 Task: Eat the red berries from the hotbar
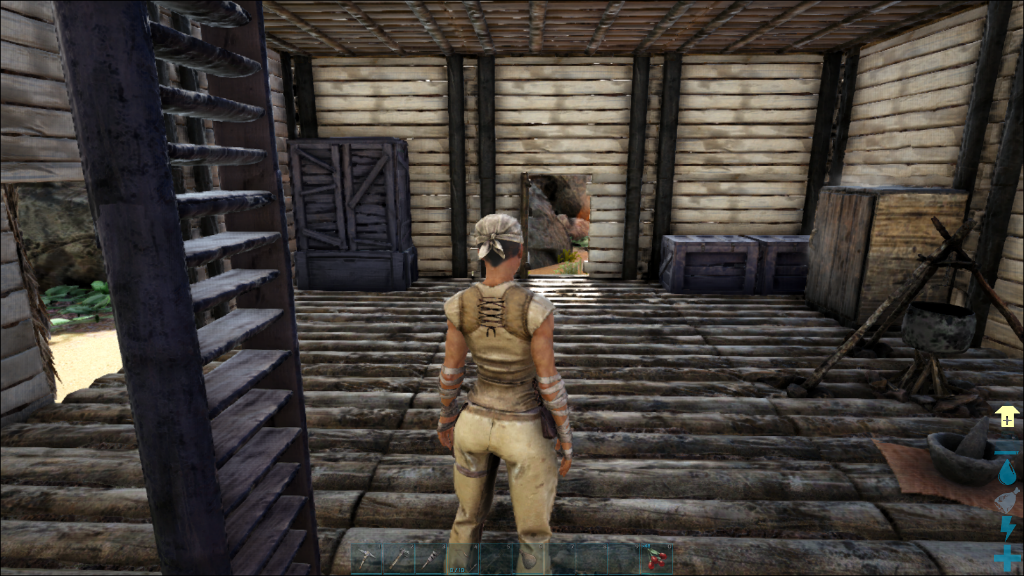tap(656, 559)
